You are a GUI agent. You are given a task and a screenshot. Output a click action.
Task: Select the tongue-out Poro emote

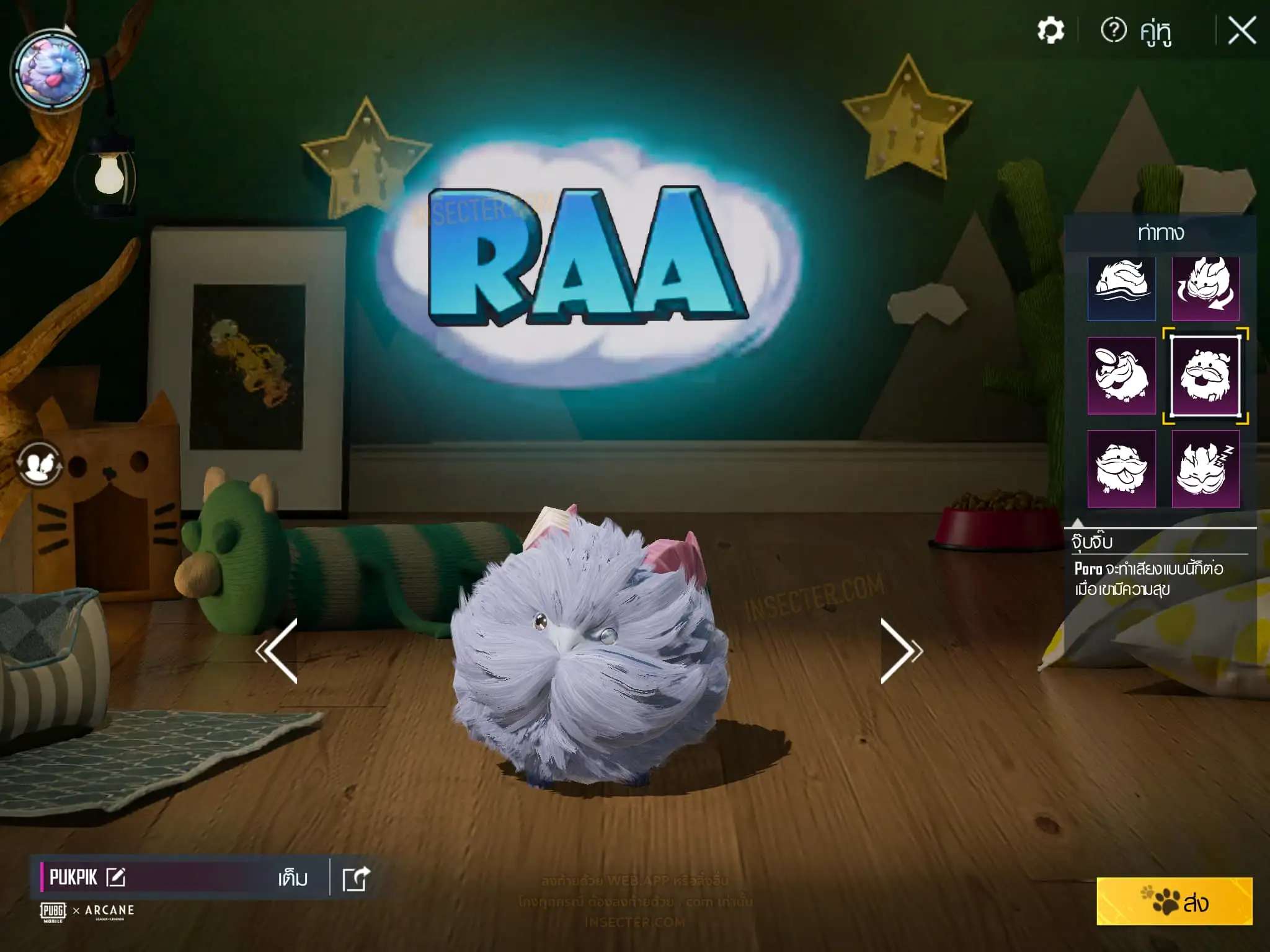pos(1121,469)
